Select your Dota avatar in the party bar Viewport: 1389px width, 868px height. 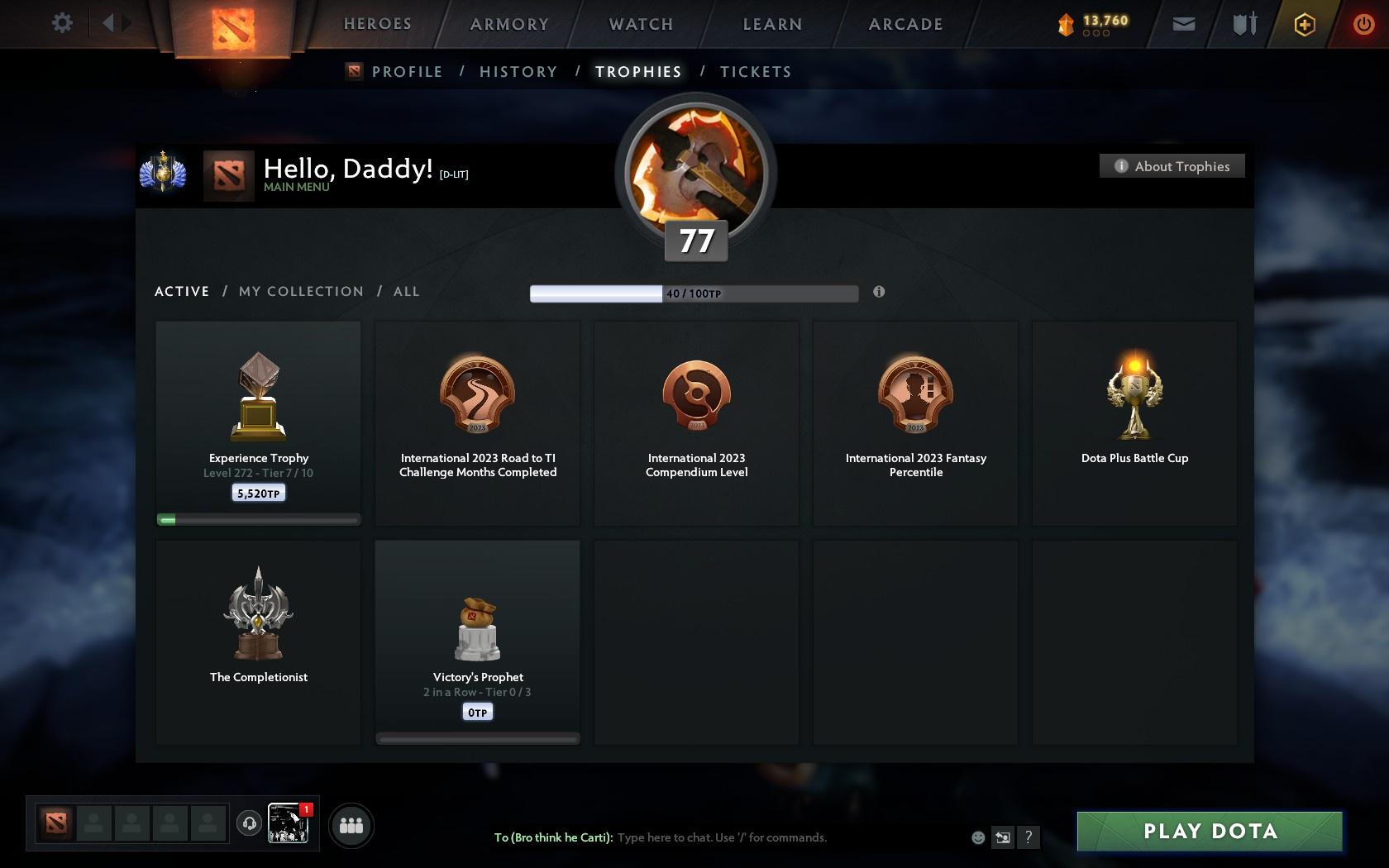tap(55, 822)
